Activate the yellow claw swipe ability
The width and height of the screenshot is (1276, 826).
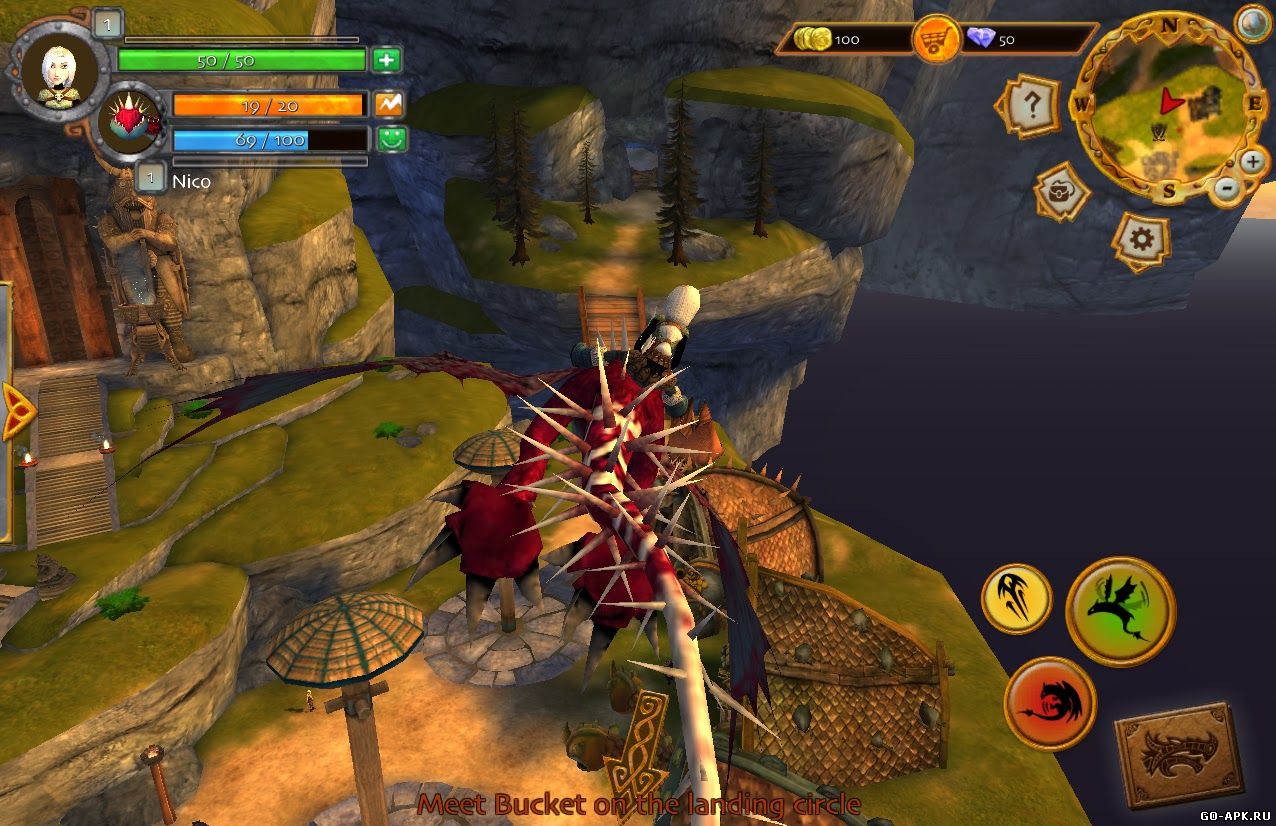1016,598
